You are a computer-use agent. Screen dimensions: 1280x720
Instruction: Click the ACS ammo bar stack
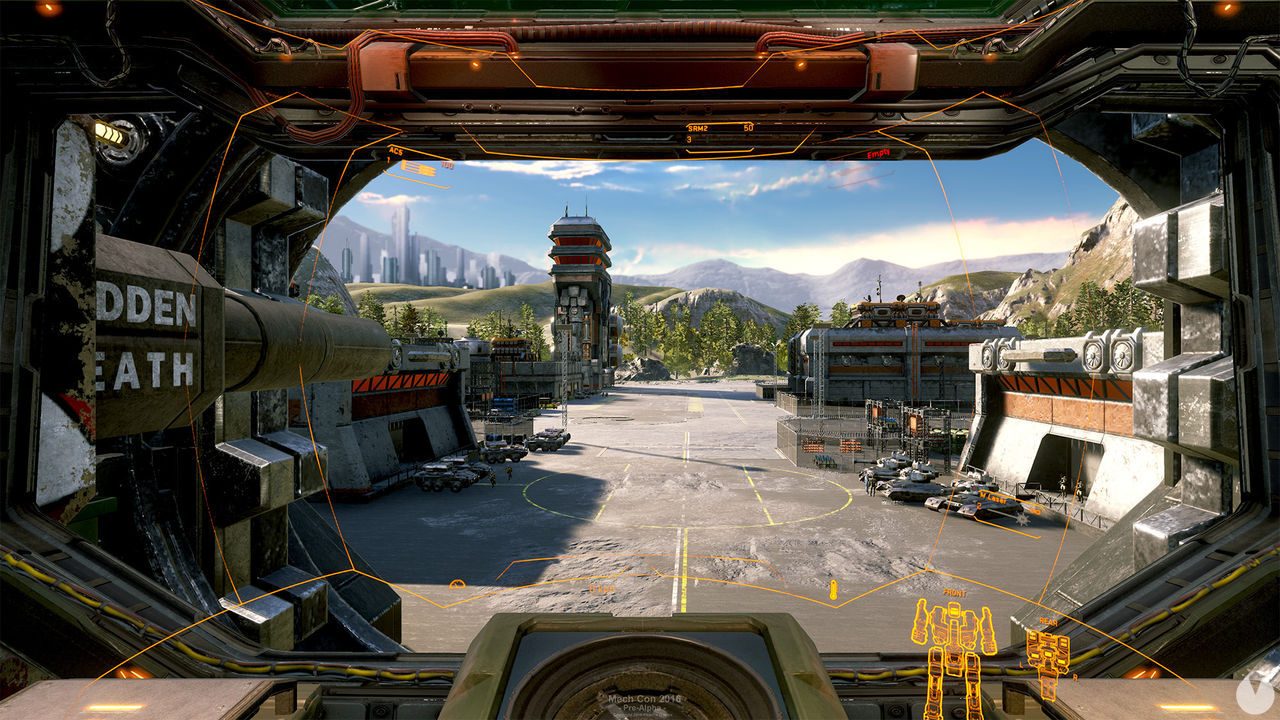pos(419,167)
